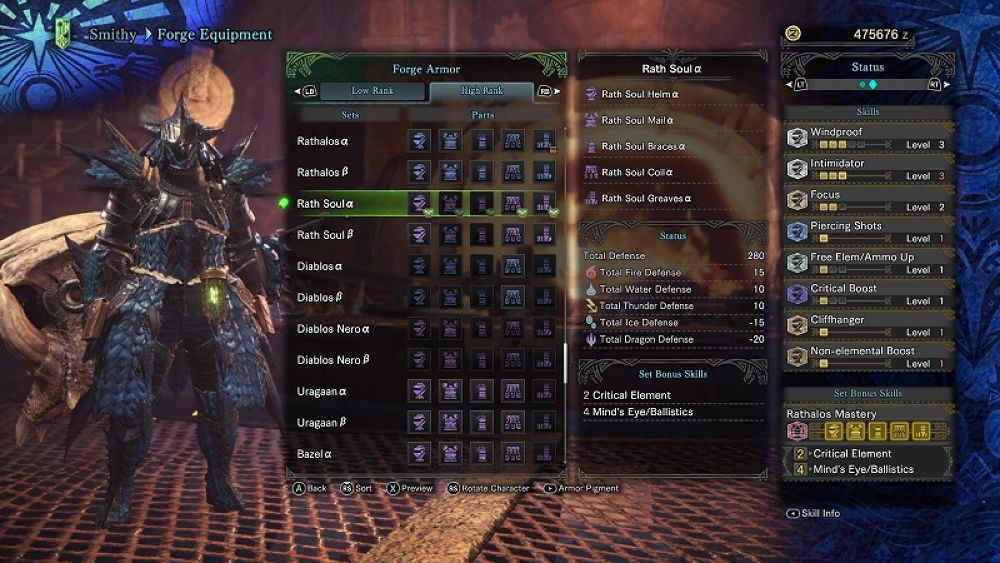Choose the Non-elemental Boost skill

tap(868, 357)
